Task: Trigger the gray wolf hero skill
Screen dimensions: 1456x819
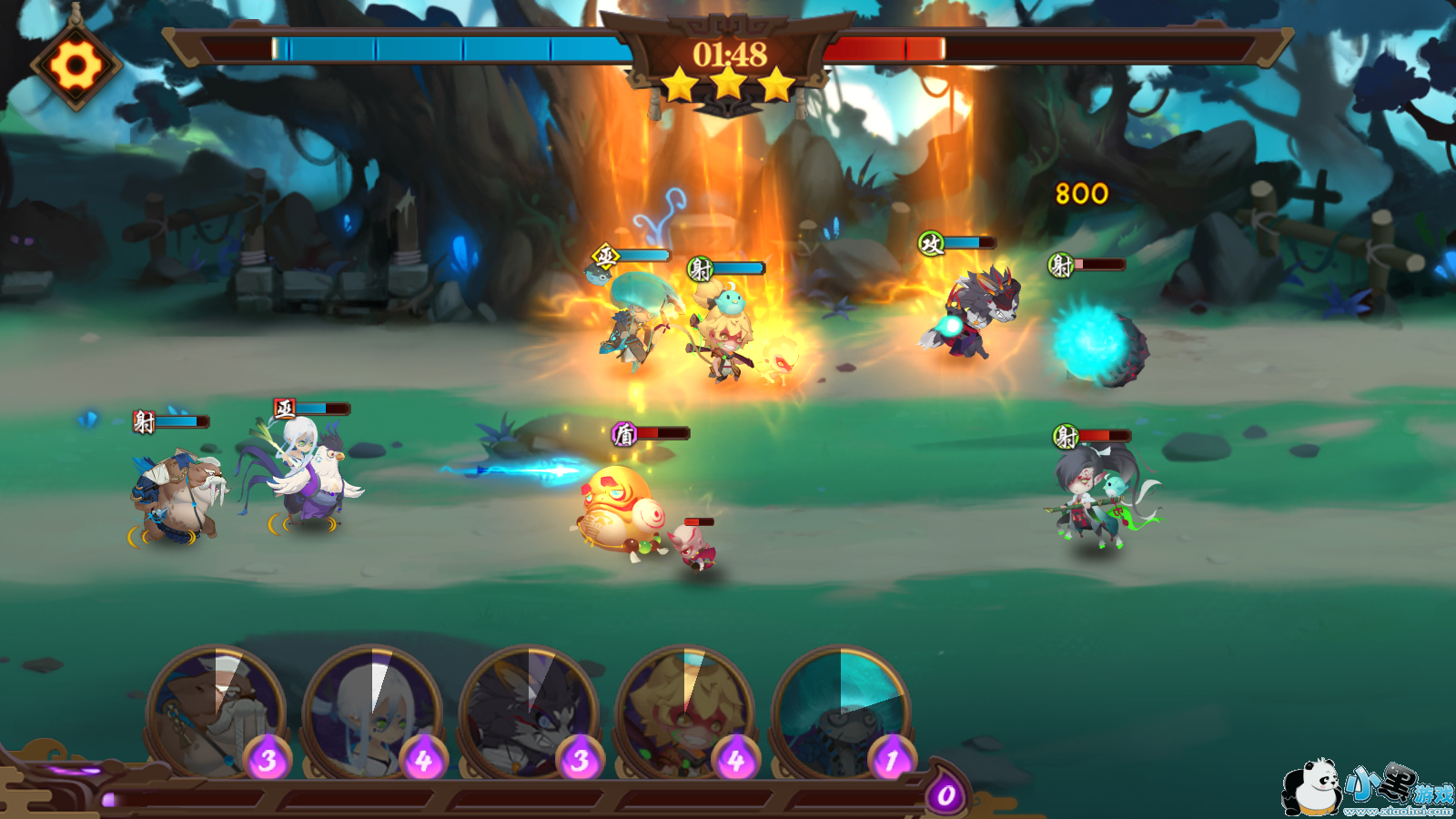Action: click(528, 712)
